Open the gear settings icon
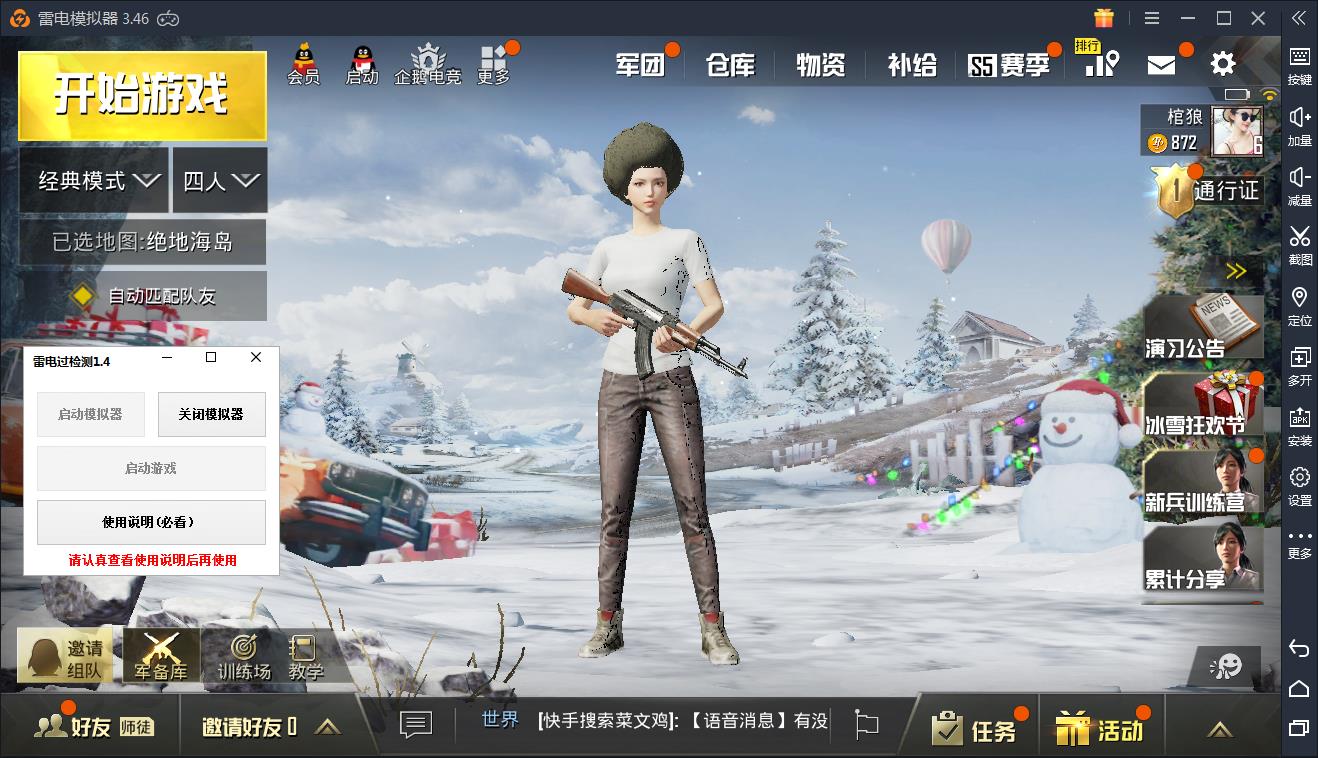This screenshot has height=758, width=1318. pyautogui.click(x=1223, y=64)
